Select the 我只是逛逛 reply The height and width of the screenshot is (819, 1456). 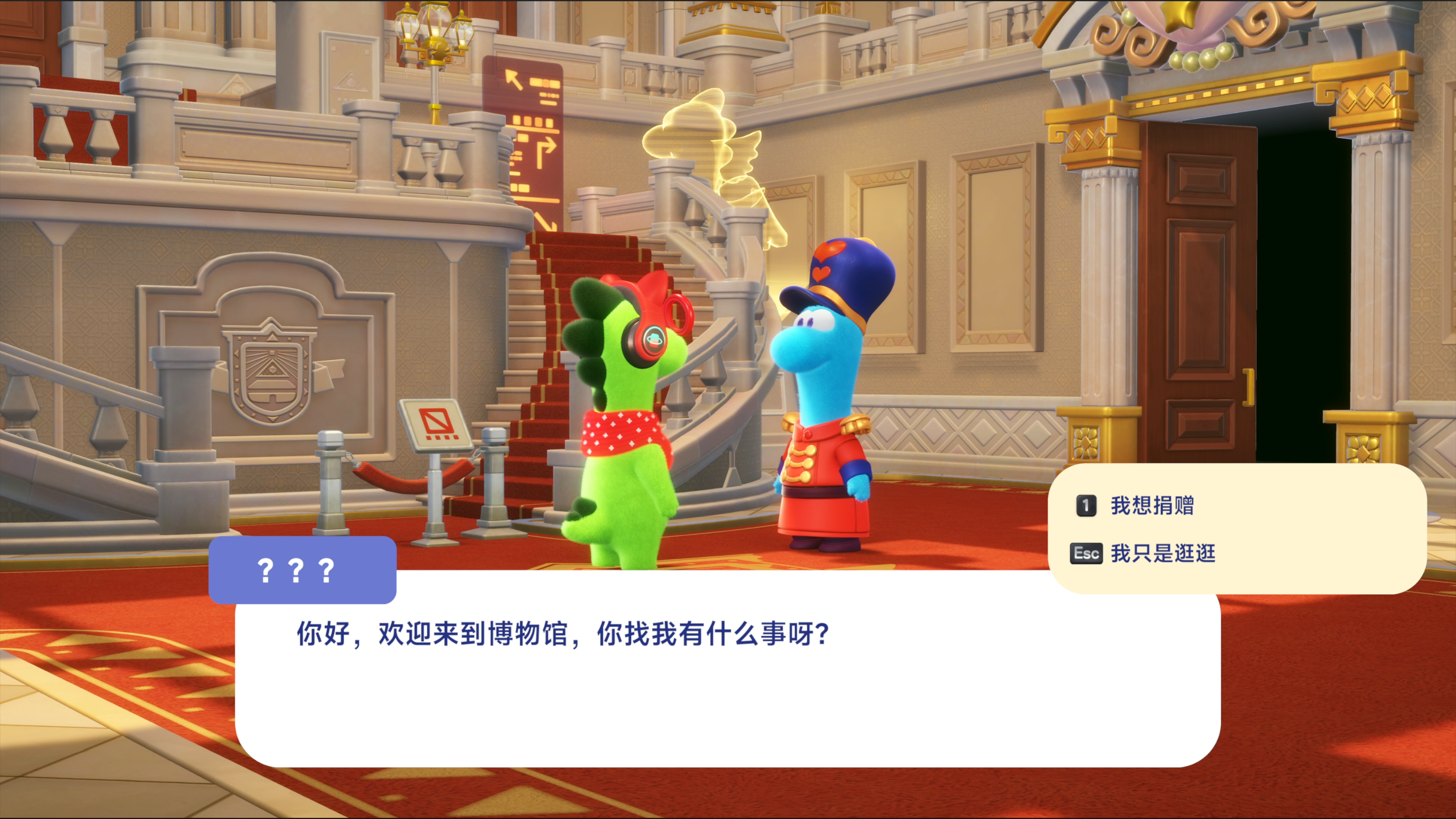1162,553
